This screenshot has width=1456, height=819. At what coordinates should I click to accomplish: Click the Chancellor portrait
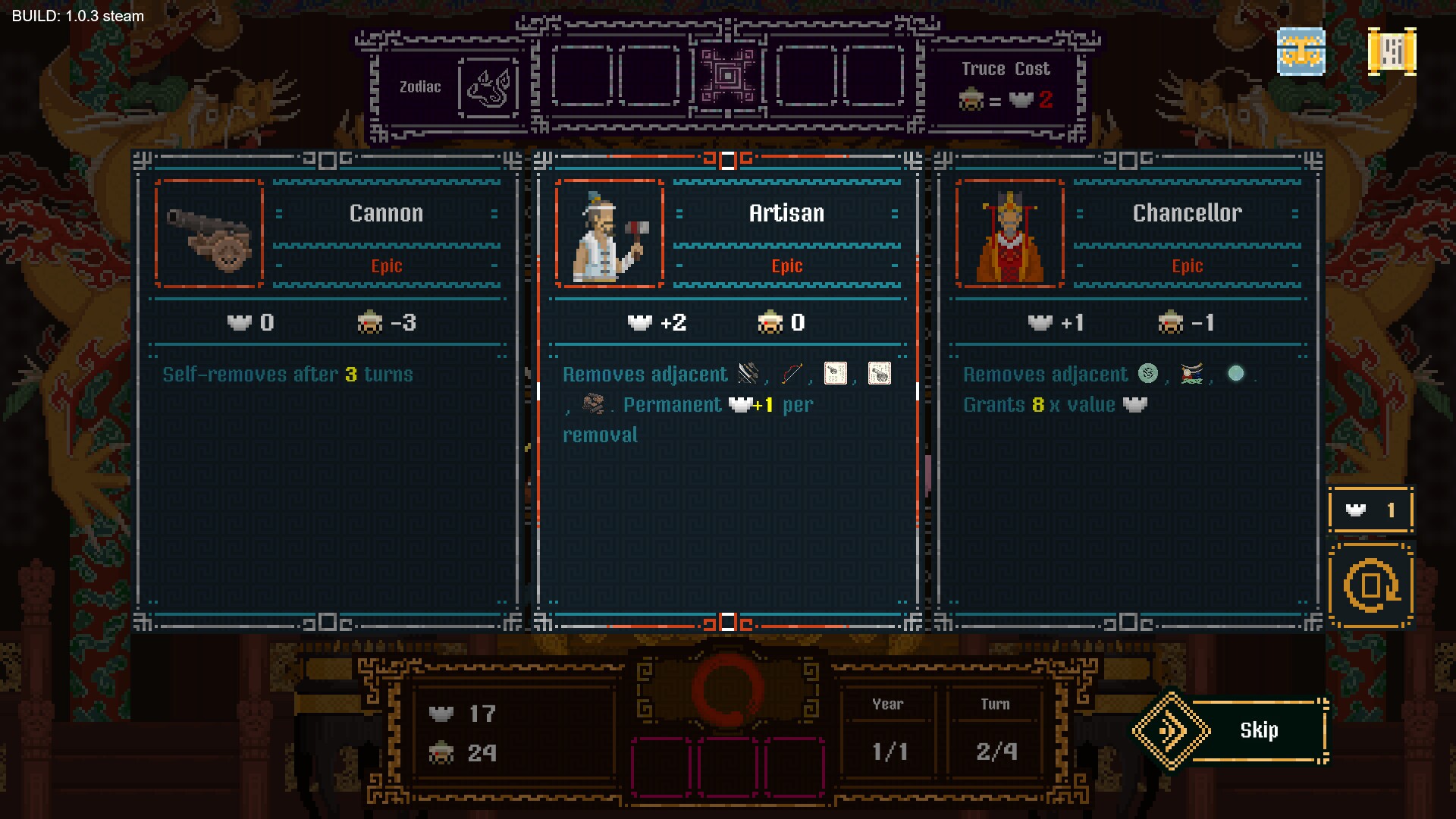[1009, 235]
